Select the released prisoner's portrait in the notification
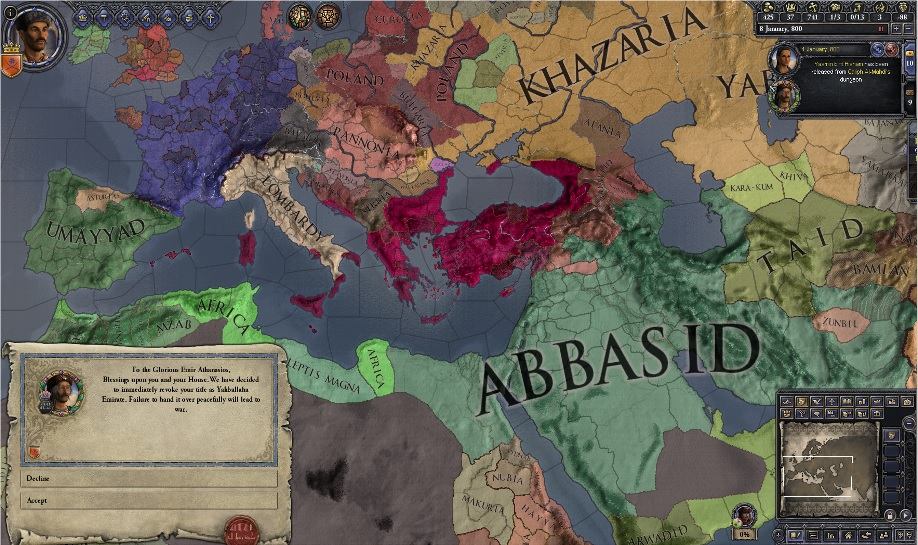The width and height of the screenshot is (918, 545). point(781,60)
